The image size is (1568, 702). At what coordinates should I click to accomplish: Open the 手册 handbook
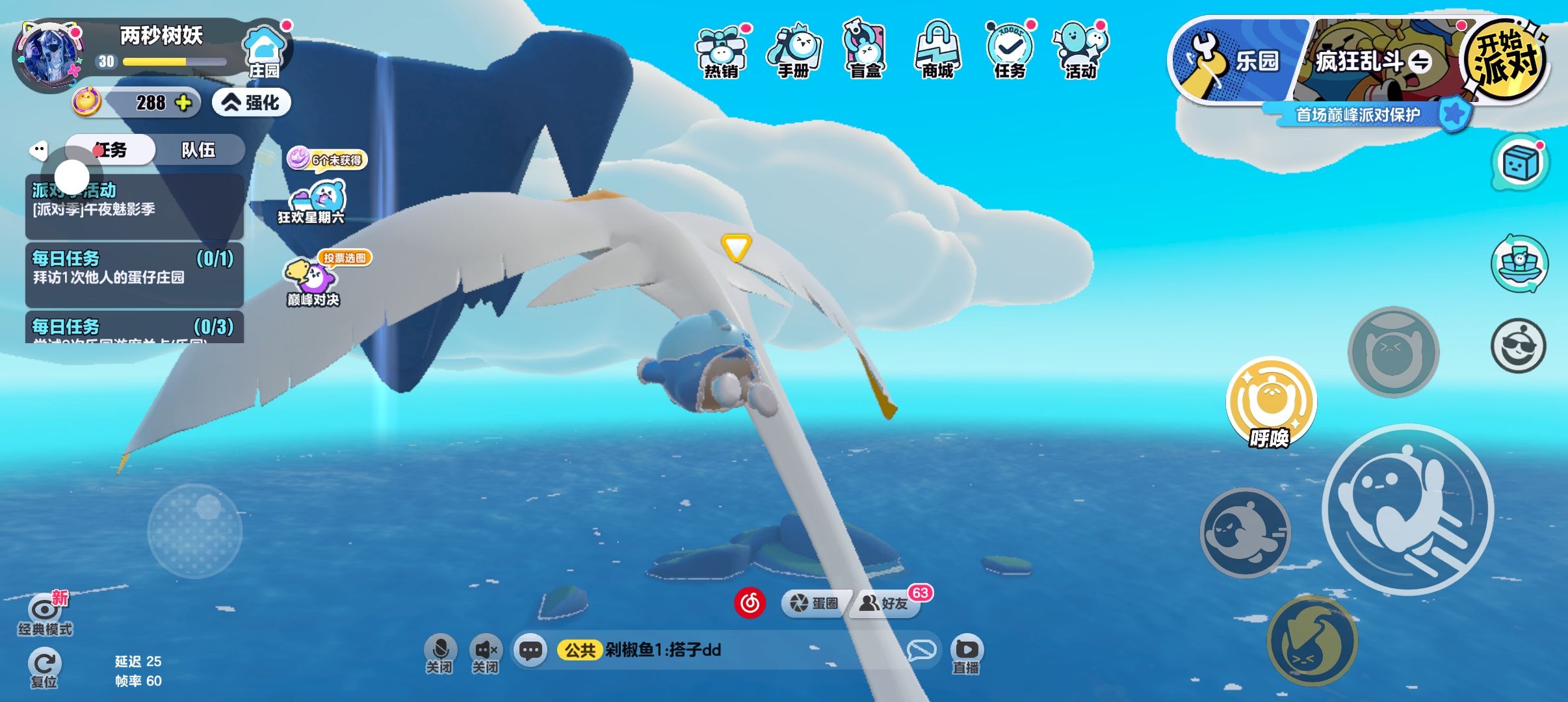[794, 52]
